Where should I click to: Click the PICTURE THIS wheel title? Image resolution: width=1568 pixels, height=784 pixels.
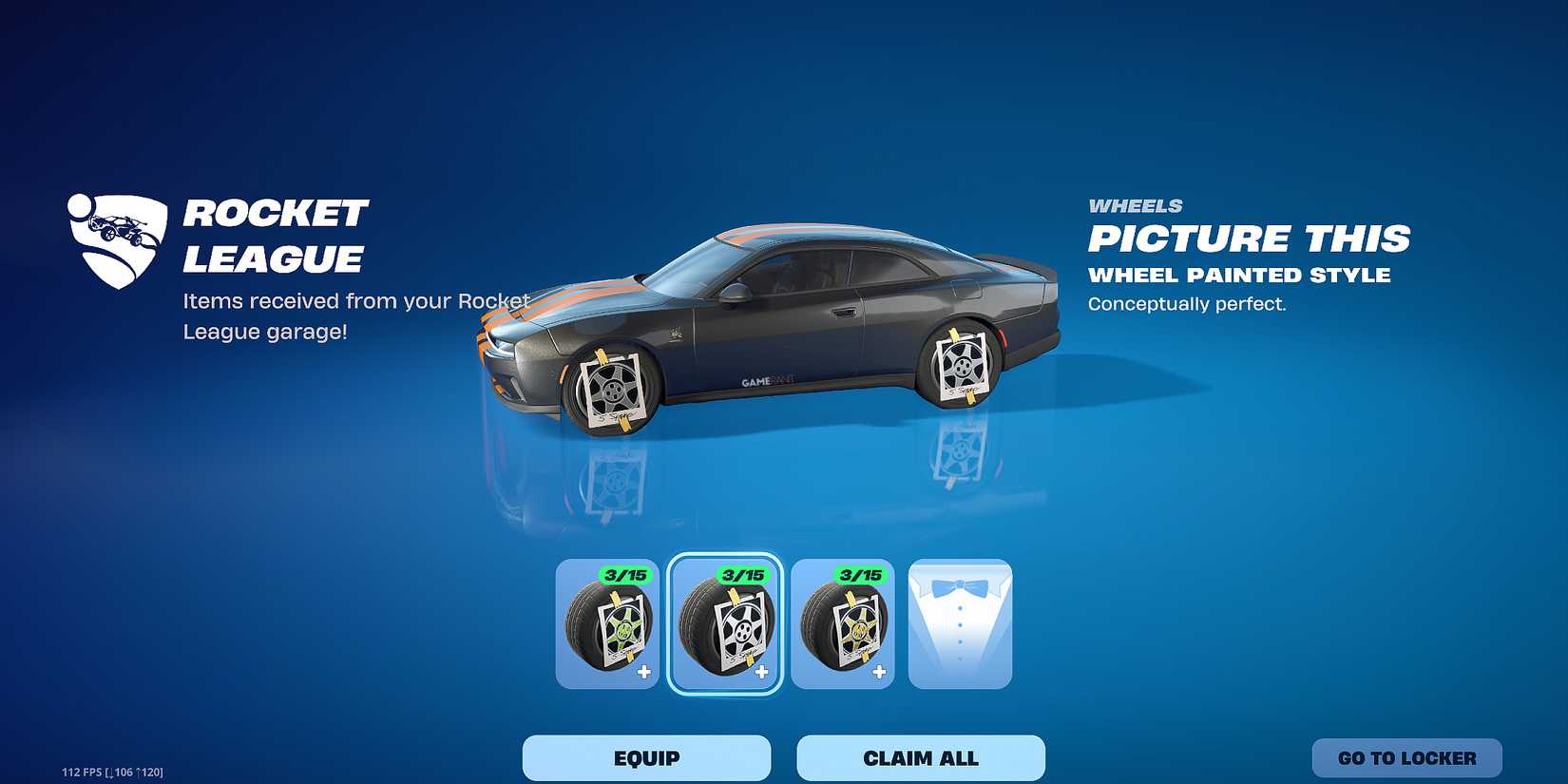click(1250, 239)
